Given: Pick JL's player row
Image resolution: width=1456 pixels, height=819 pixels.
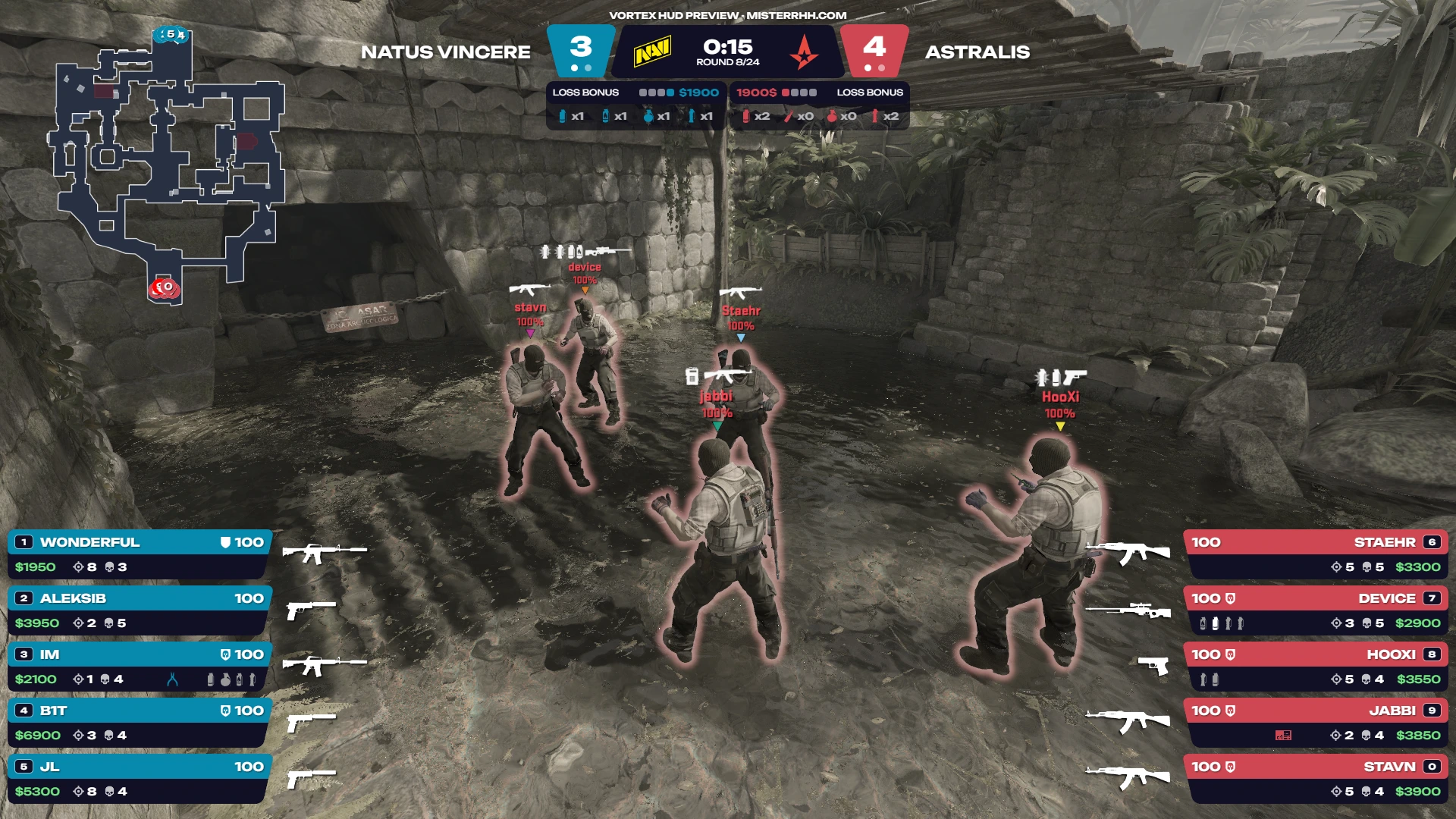Looking at the screenshot, I should pos(139,779).
